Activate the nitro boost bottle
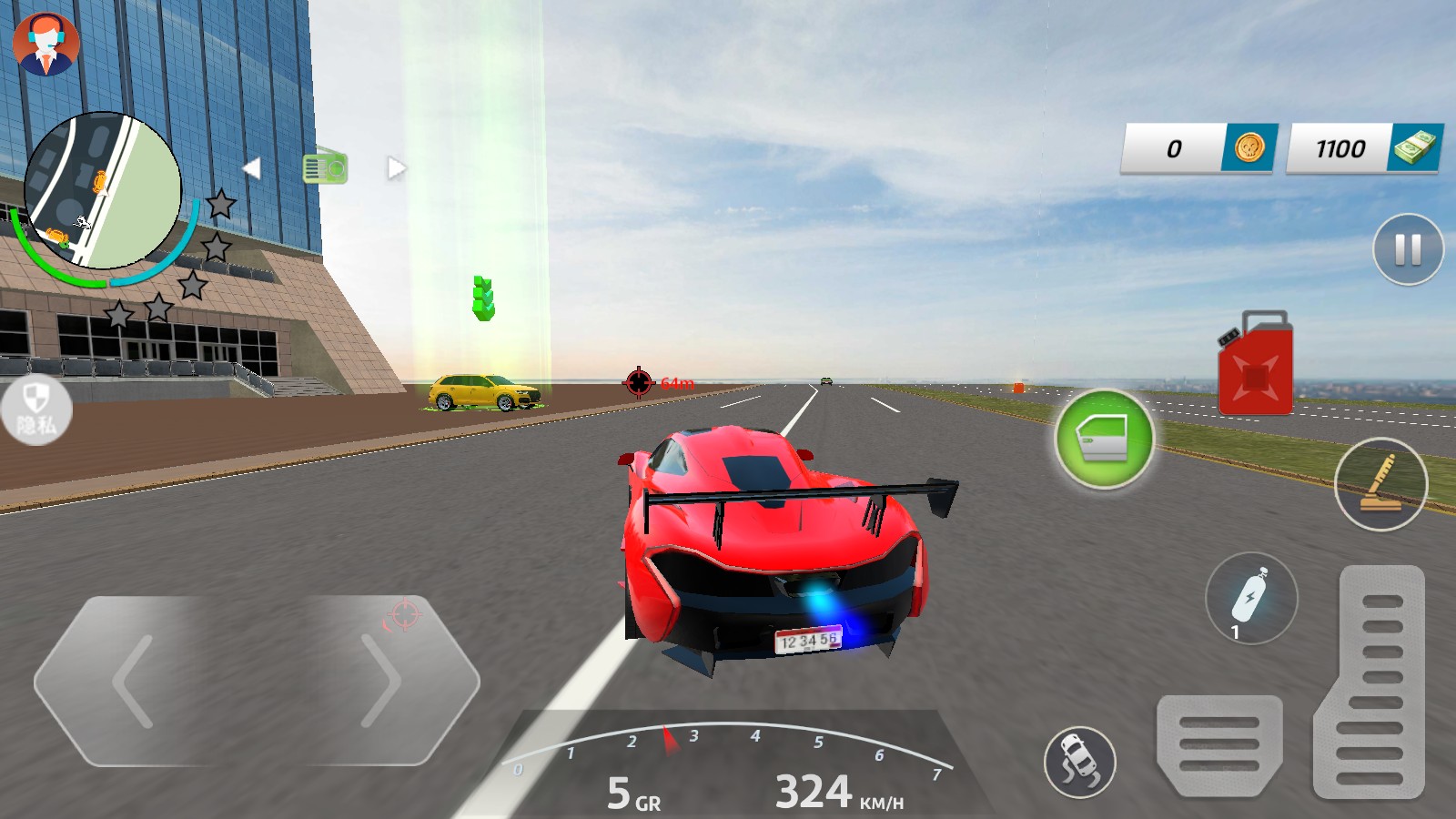Screen dimensions: 1456x819 (1251, 599)
